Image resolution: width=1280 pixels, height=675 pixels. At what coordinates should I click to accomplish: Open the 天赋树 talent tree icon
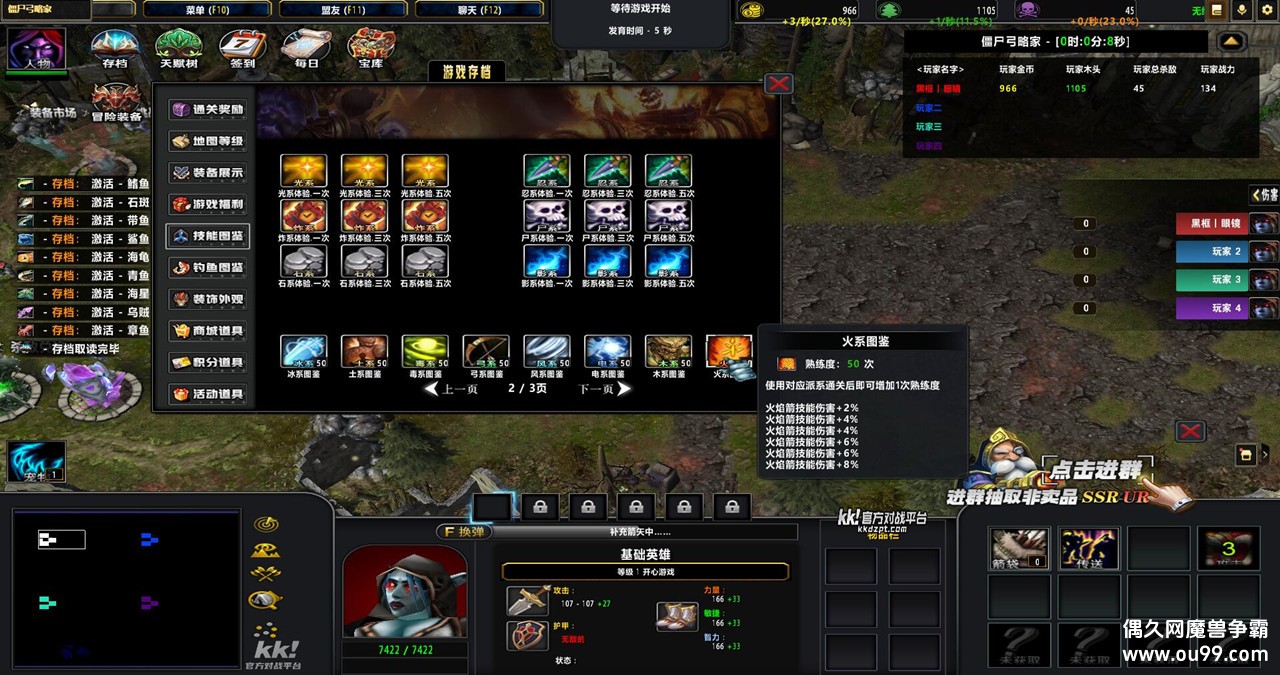[178, 46]
